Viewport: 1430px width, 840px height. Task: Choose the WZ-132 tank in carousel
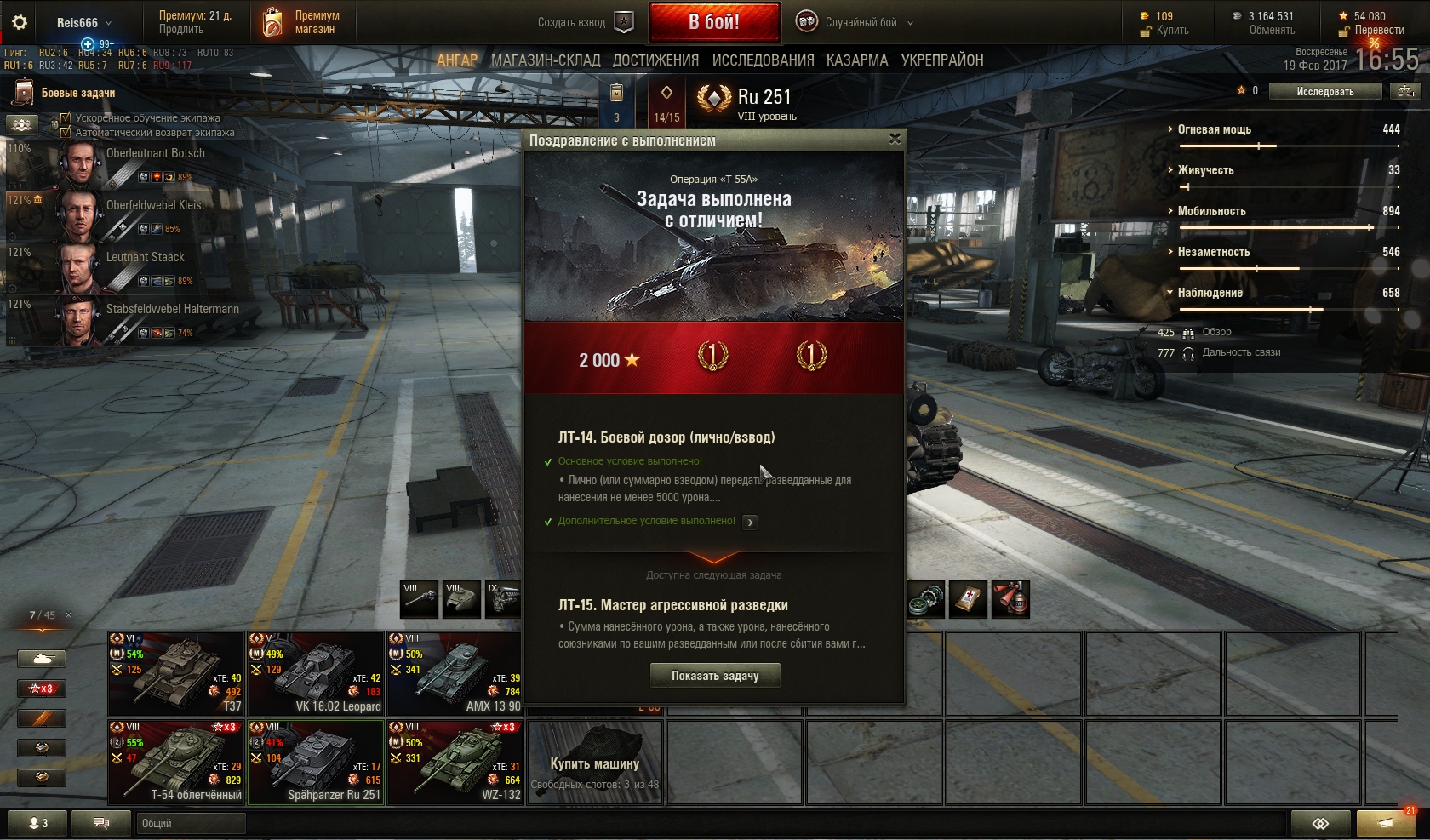[455, 762]
